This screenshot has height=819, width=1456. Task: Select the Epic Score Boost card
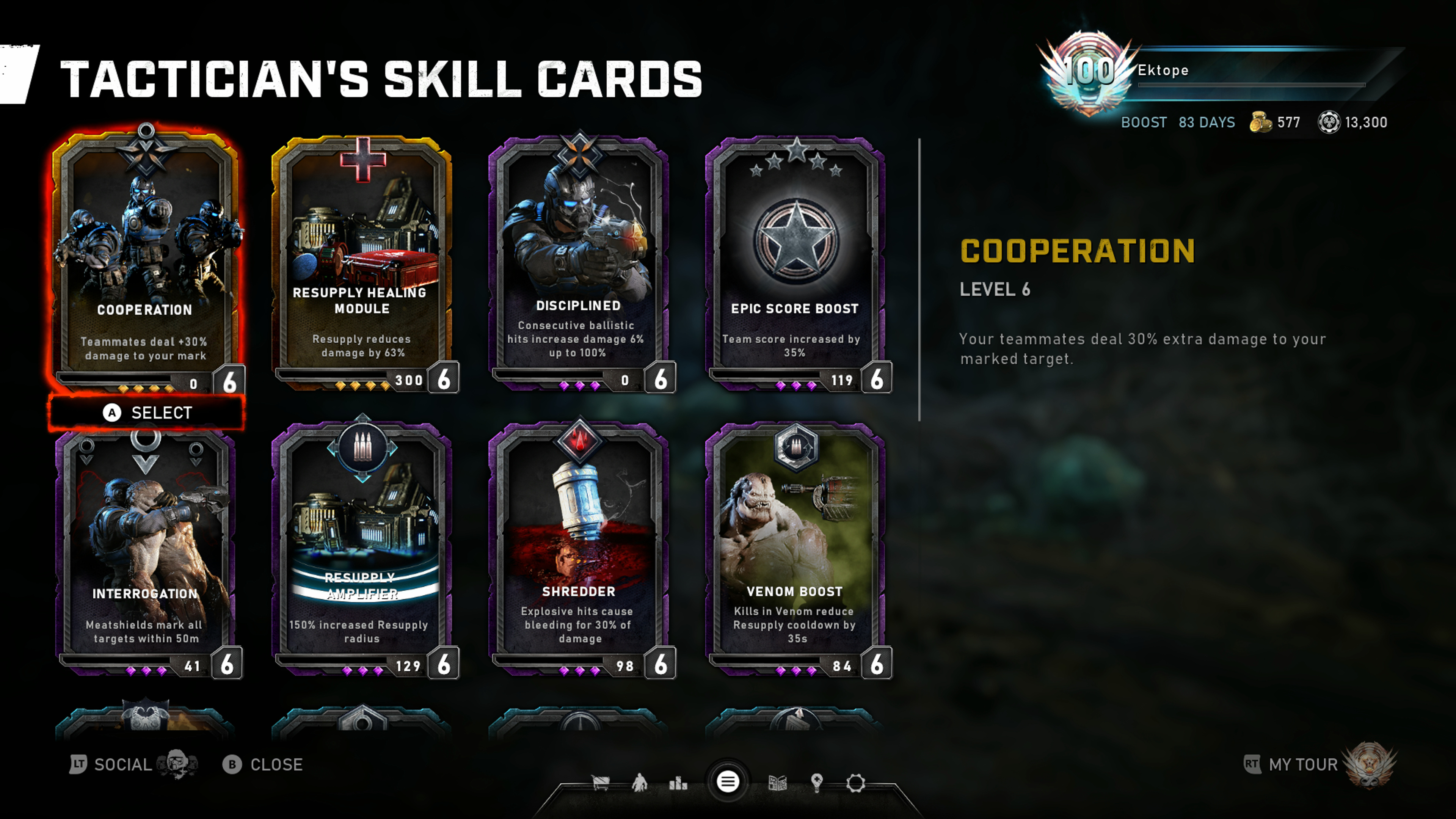pos(795,260)
